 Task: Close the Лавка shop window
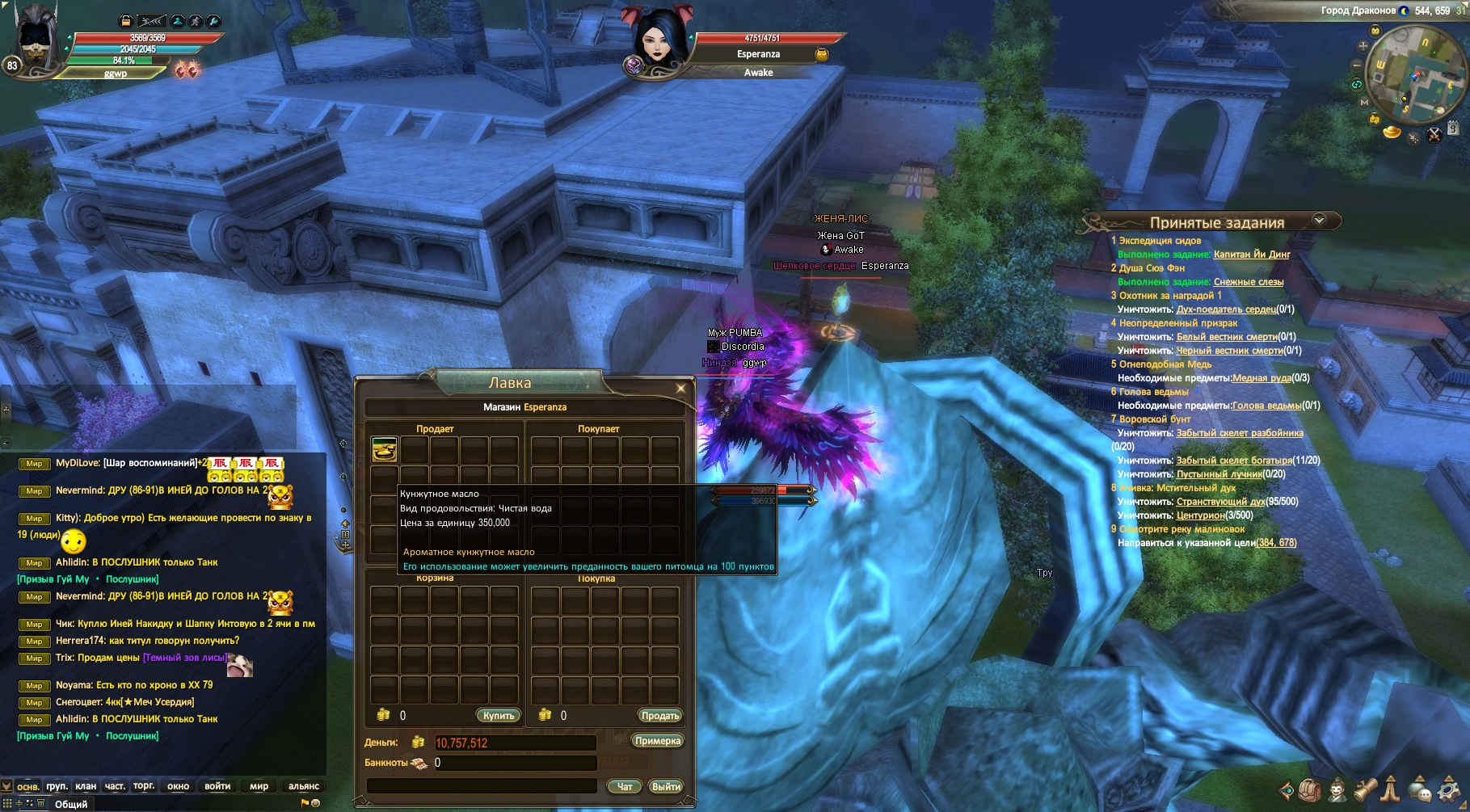point(680,389)
